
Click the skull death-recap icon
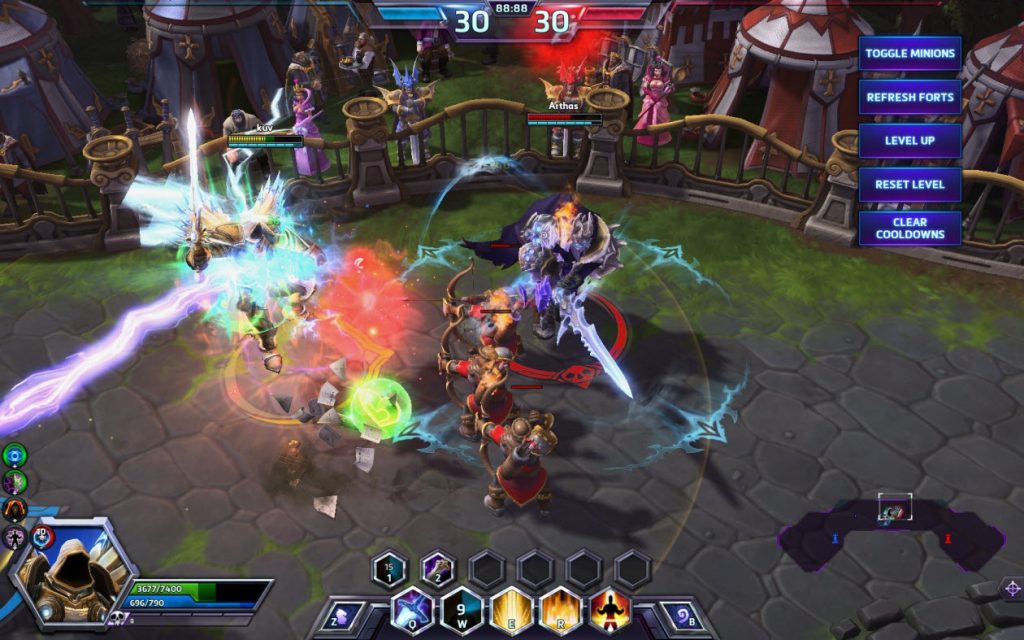click(x=116, y=619)
